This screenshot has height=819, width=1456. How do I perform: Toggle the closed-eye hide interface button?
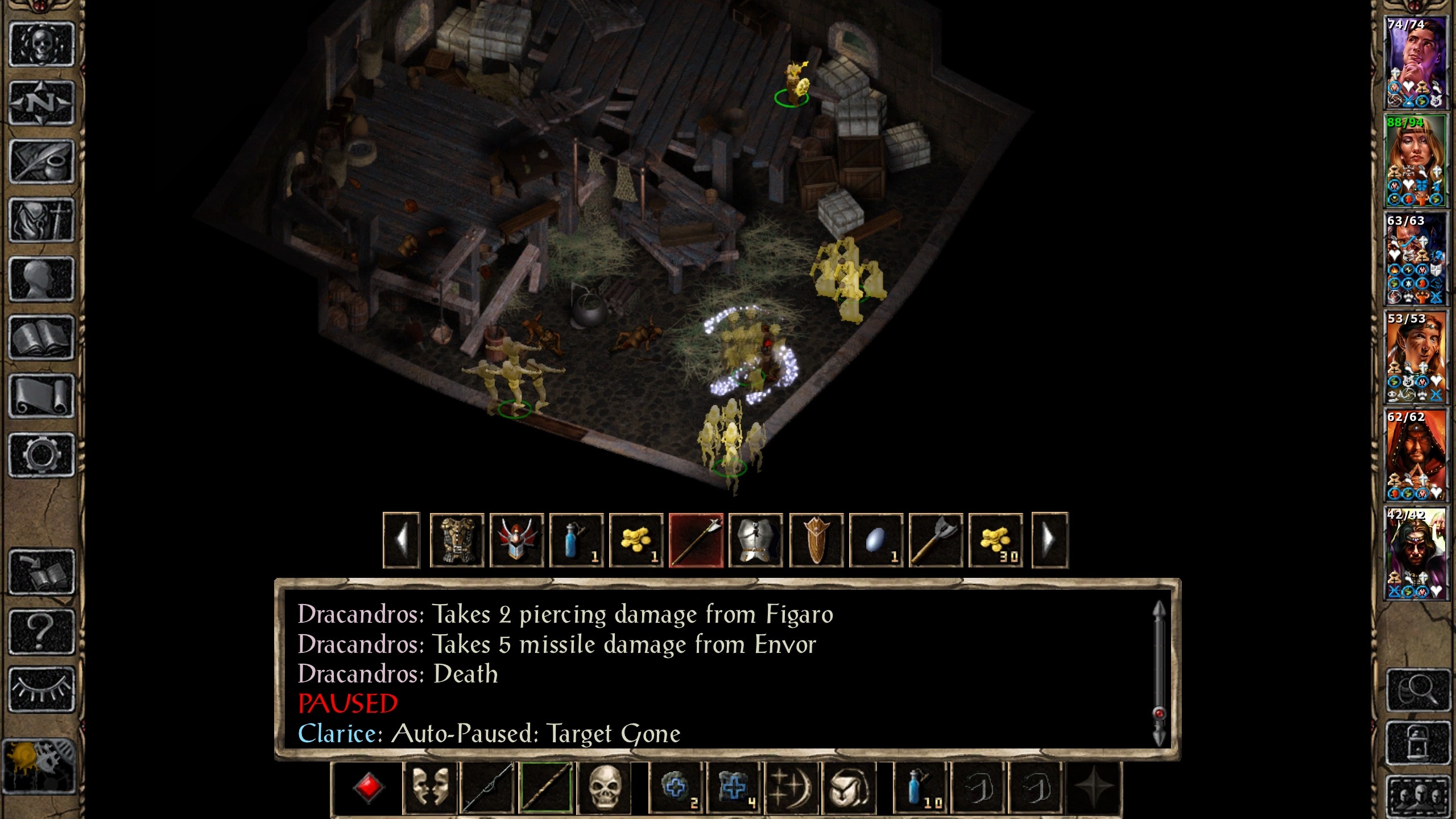(x=42, y=689)
